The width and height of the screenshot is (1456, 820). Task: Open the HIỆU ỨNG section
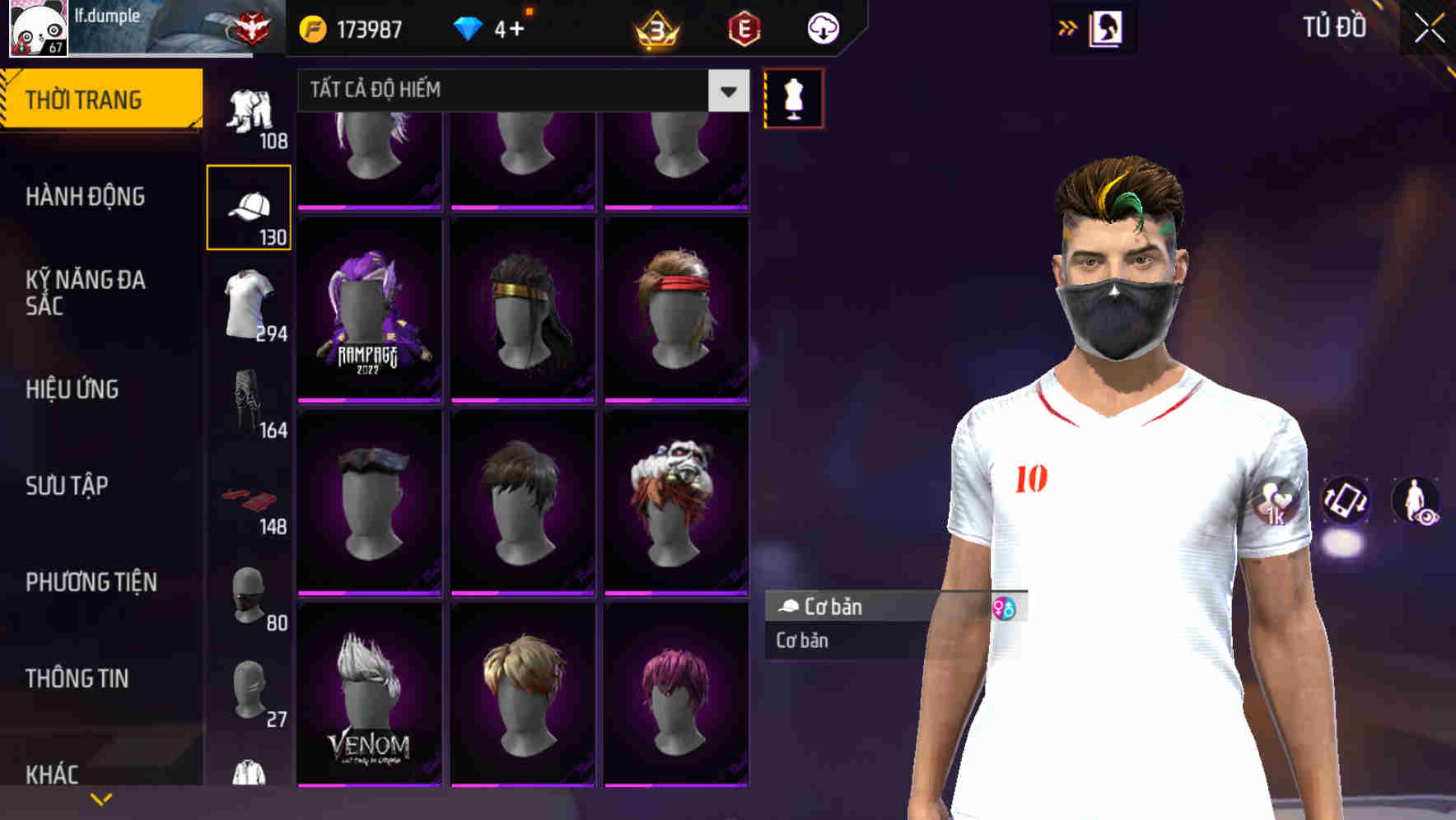74,389
